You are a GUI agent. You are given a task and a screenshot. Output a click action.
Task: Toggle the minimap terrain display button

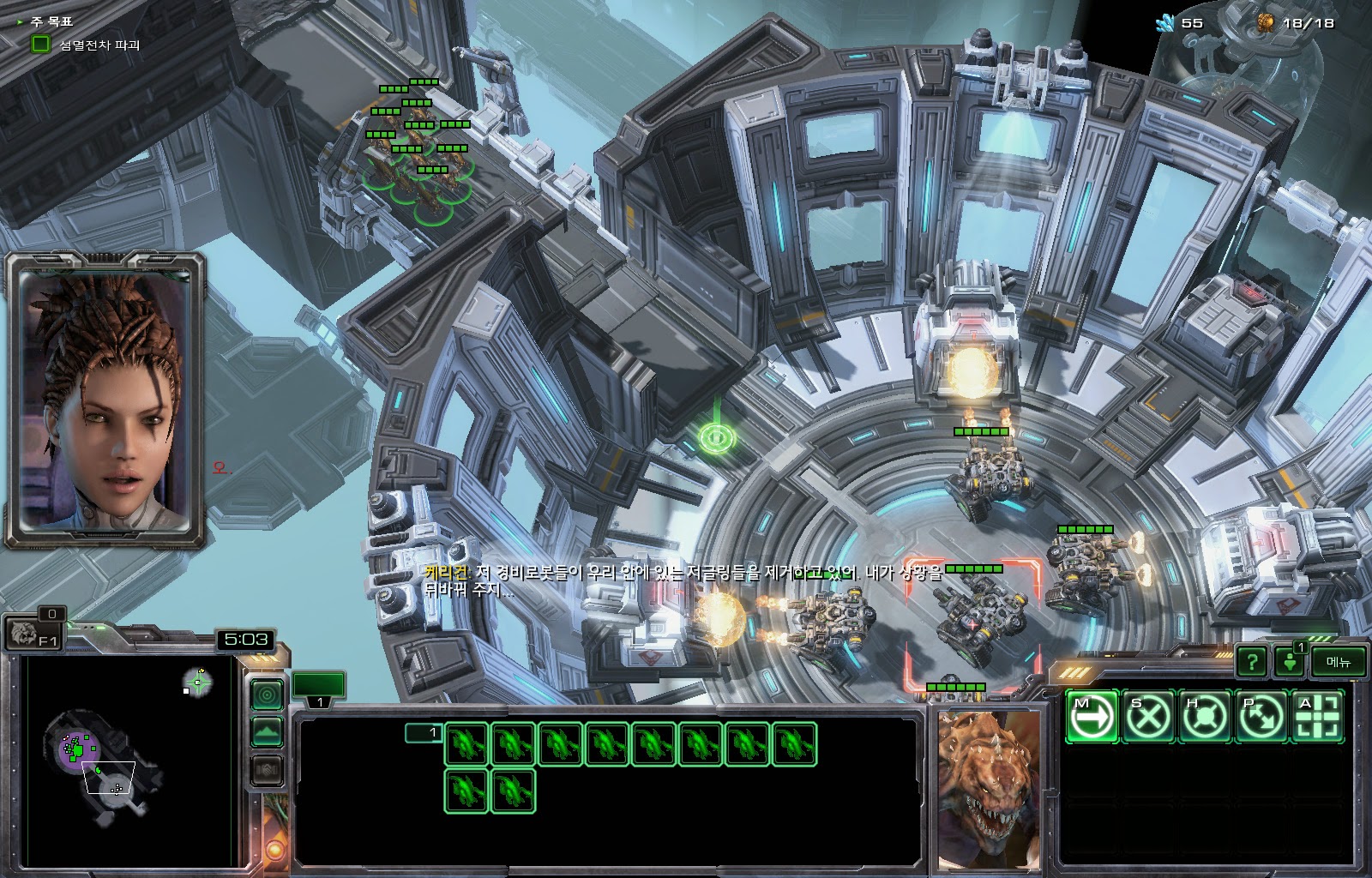268,732
